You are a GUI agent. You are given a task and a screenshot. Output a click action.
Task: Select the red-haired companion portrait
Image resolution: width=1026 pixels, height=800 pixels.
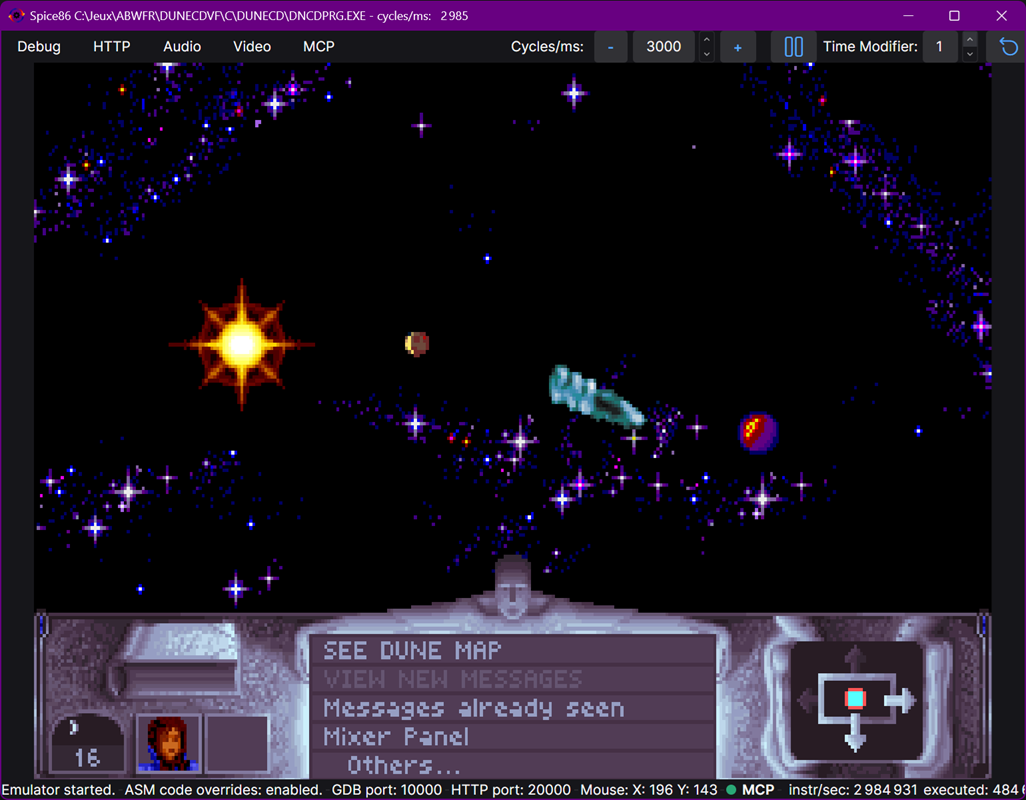pos(168,743)
